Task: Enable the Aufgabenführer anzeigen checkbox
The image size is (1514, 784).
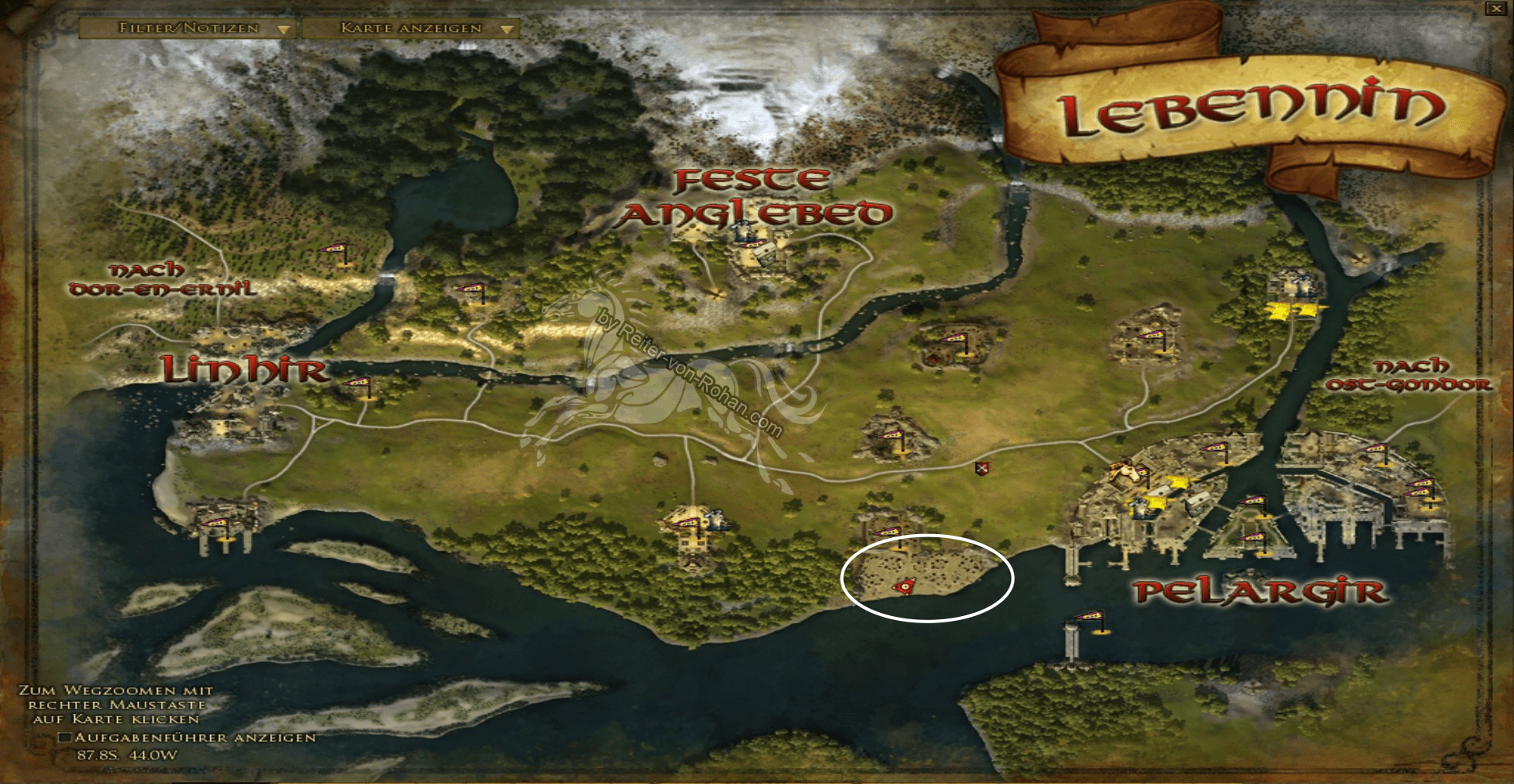Action: 65,739
